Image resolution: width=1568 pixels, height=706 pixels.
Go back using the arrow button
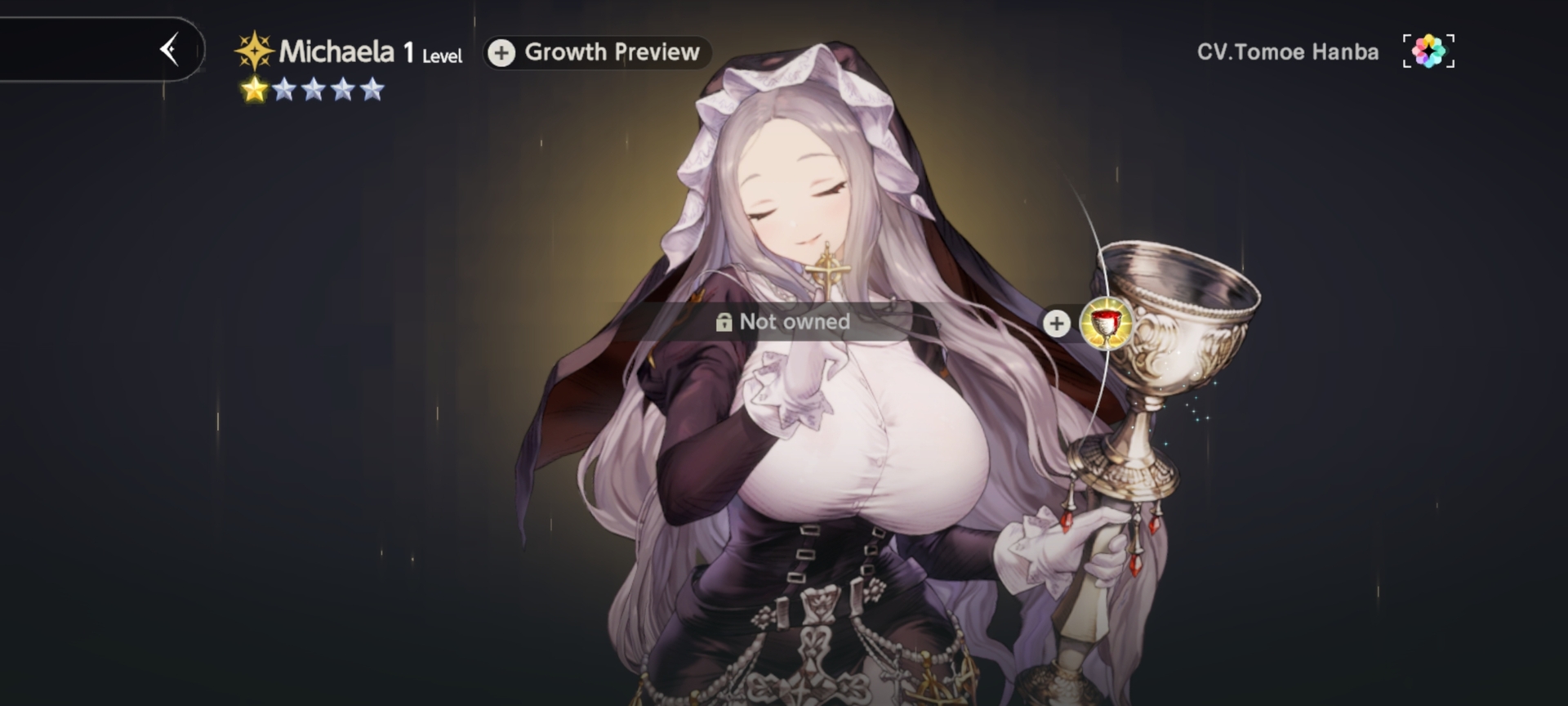pos(170,50)
